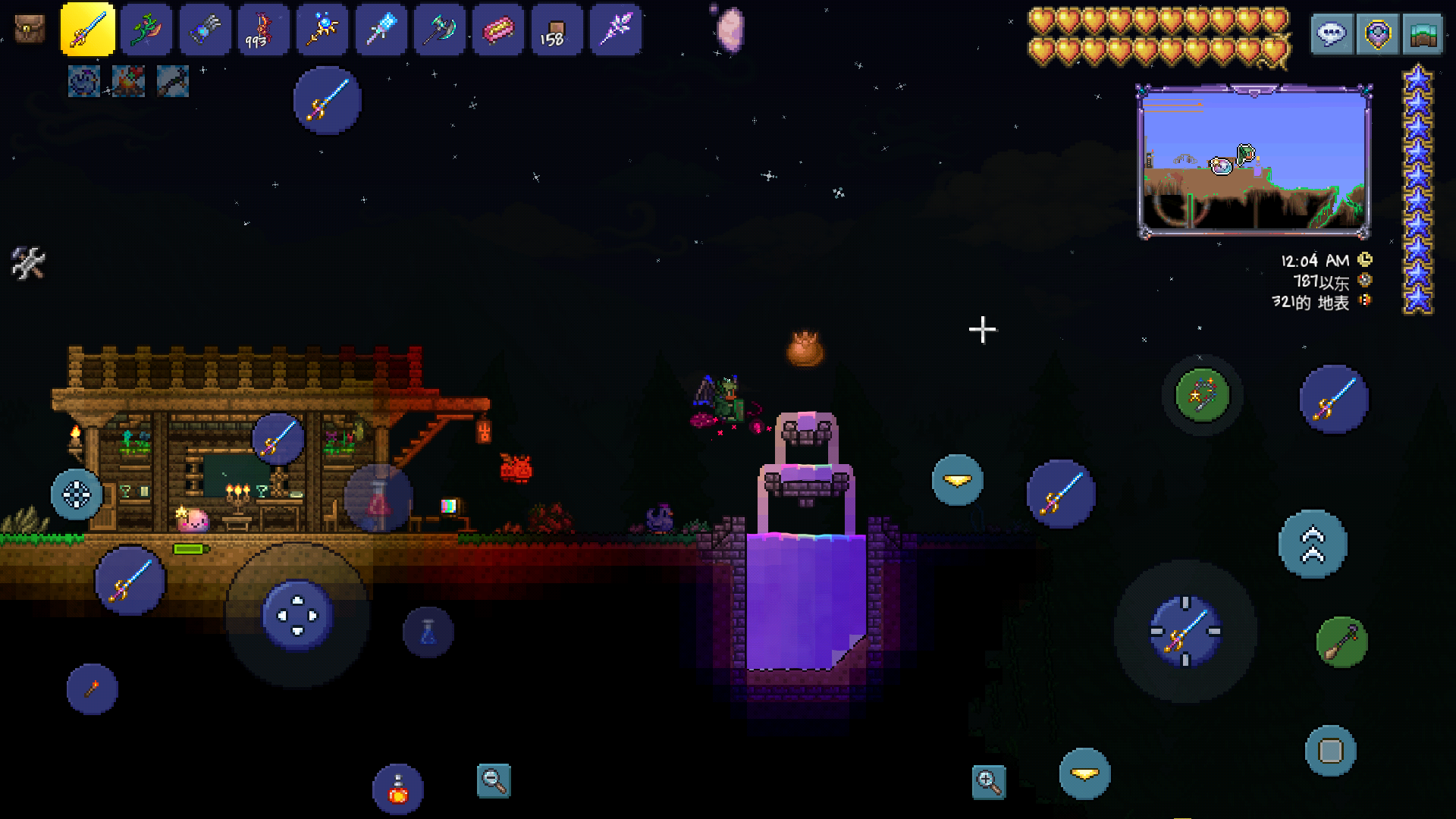Select the highlighted blue sword hotbar slot
1456x819 pixels.
pos(88,30)
